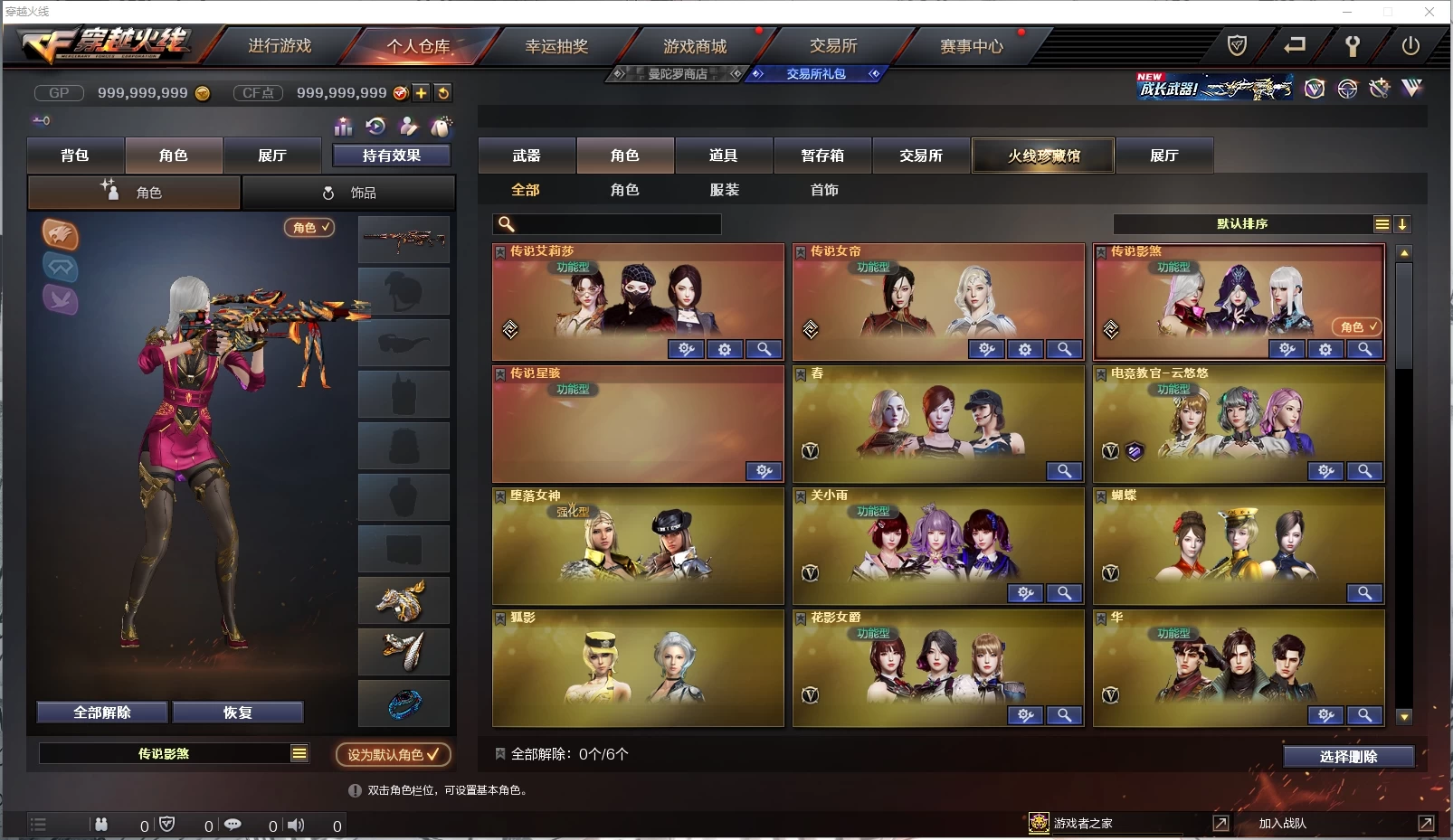Image resolution: width=1453 pixels, height=840 pixels.
Task: Click the 全部解除 button under the character preview
Action: (103, 713)
